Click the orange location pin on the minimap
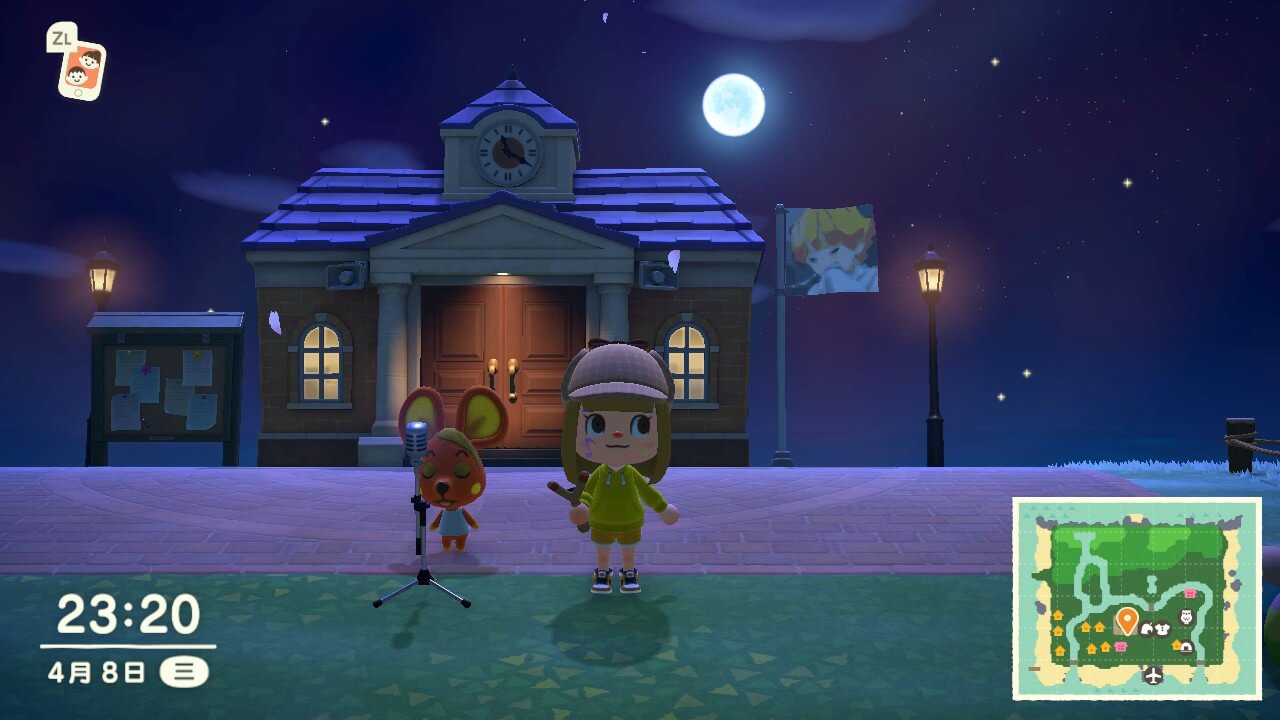The image size is (1280, 720). [x=1126, y=620]
